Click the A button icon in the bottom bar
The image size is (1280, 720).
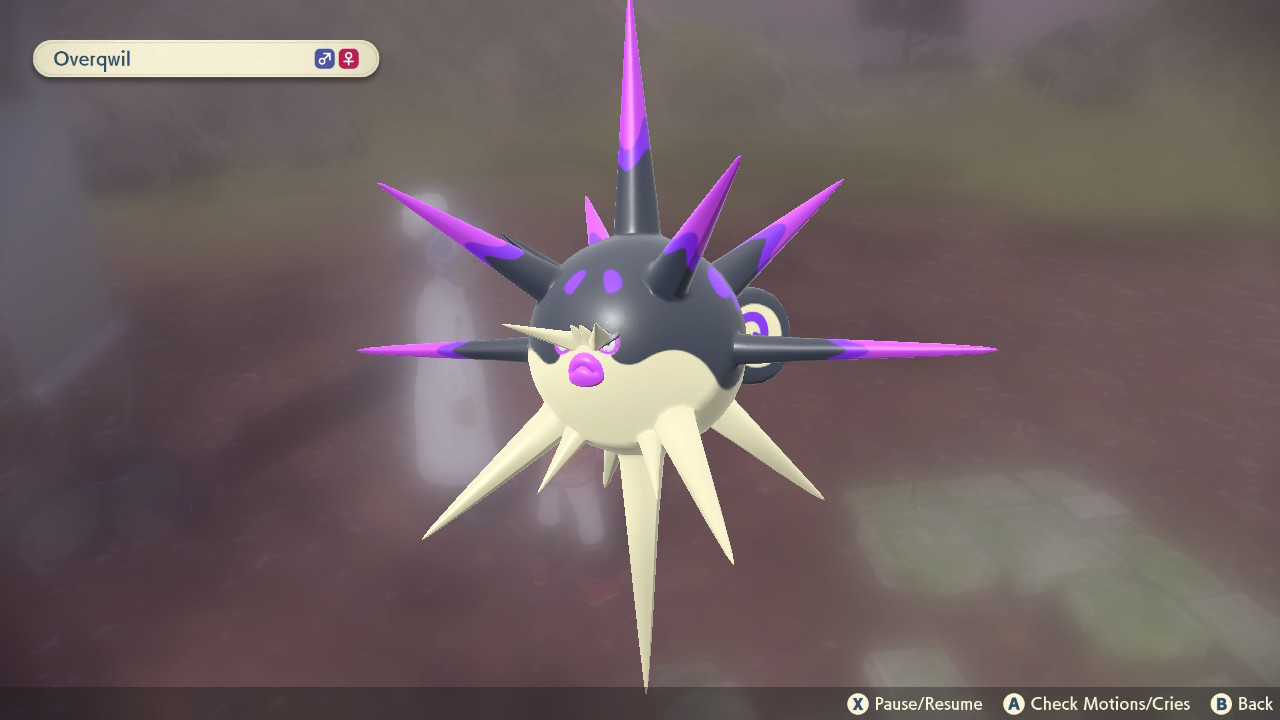pyautogui.click(x=1014, y=703)
